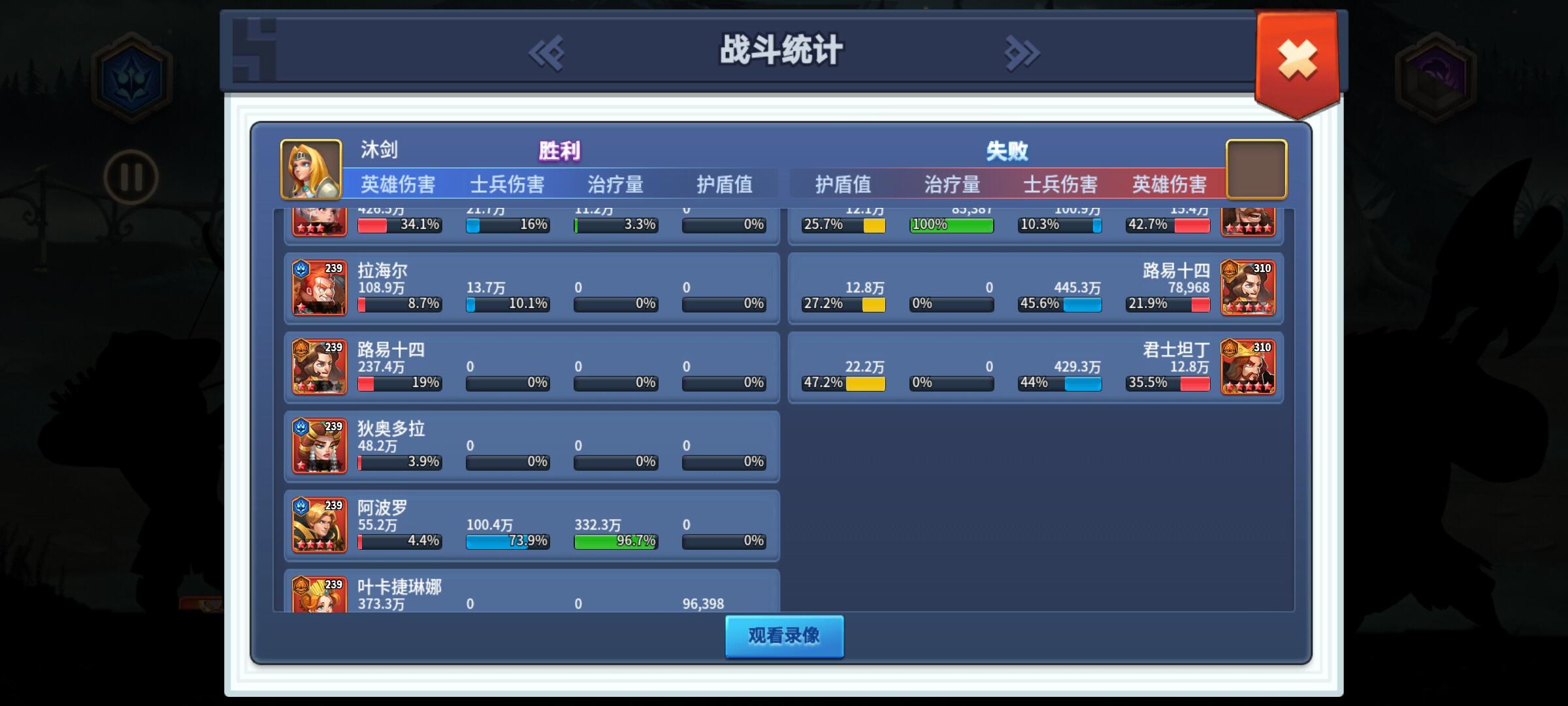Select the 狄奥多拉 hero portrait
This screenshot has height=706, width=1568.
(x=319, y=446)
